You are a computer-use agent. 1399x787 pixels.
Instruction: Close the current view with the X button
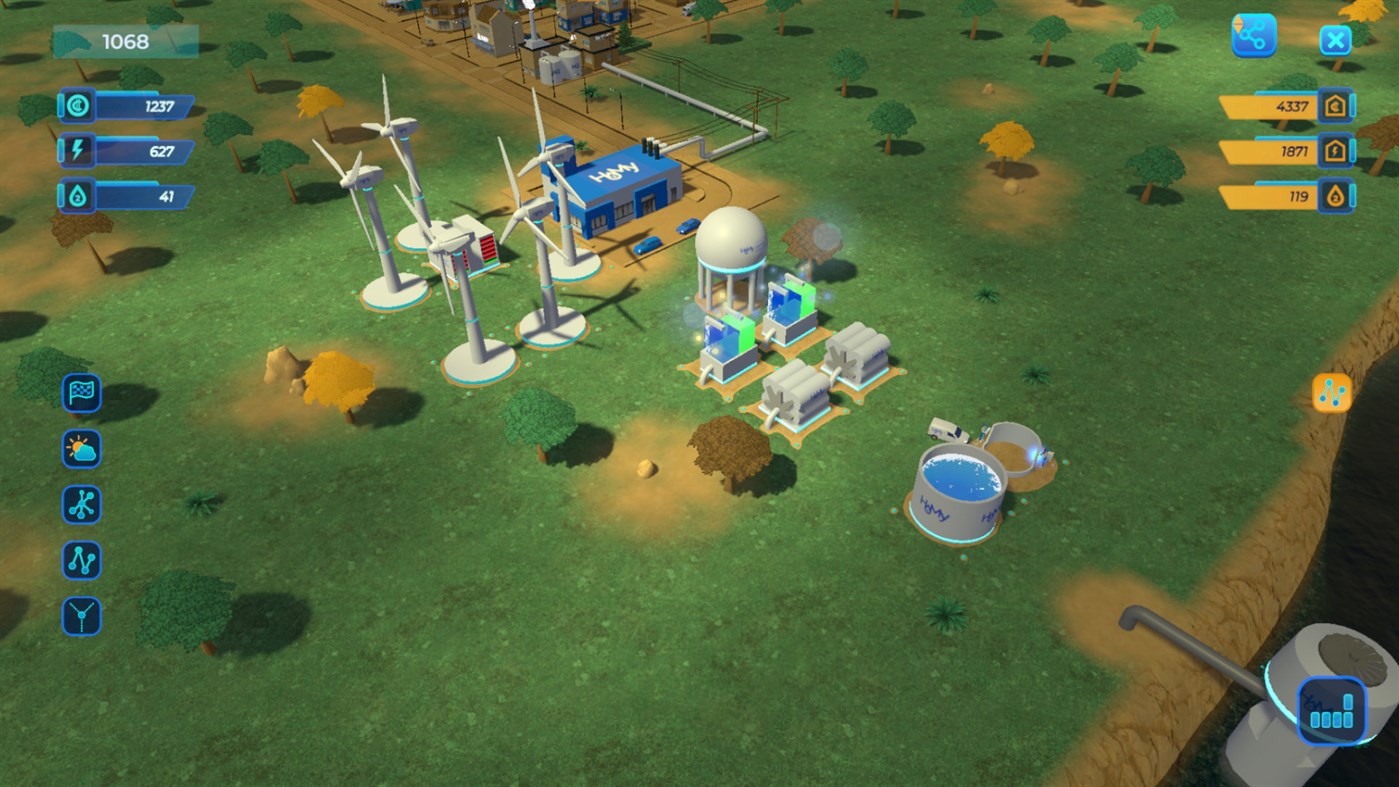point(1336,40)
